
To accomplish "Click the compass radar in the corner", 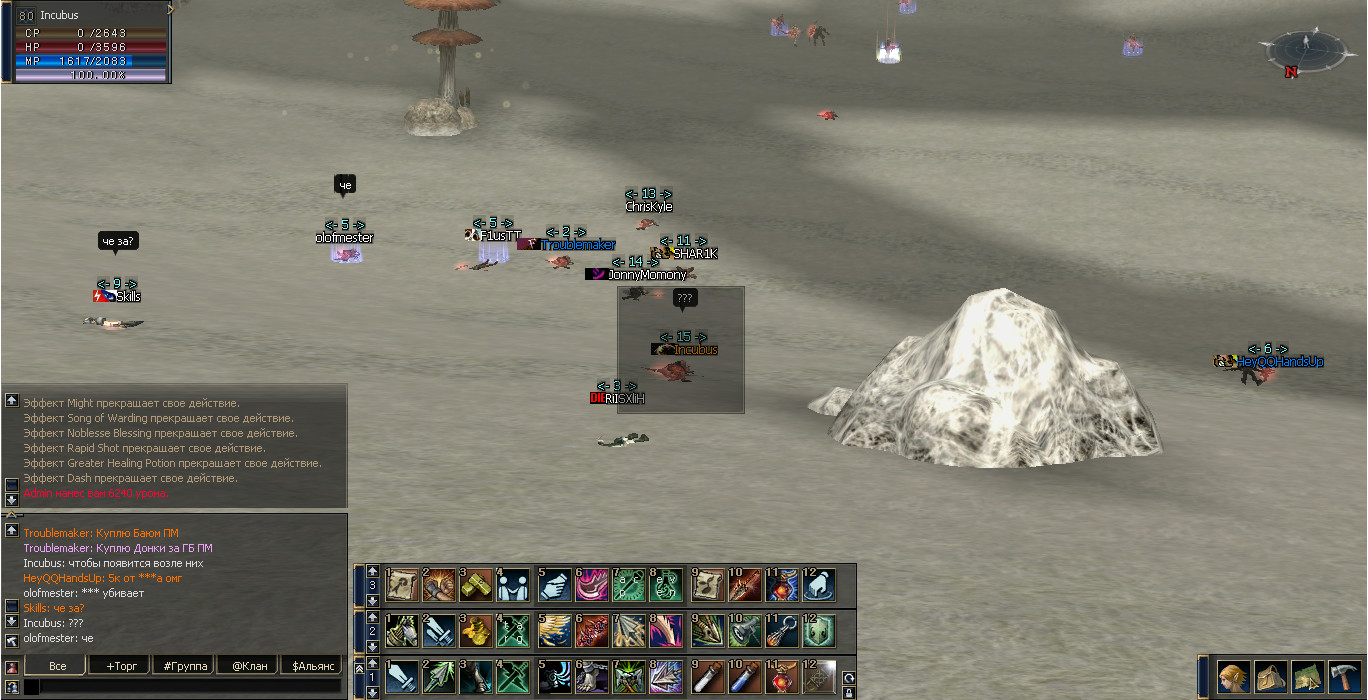I will point(1304,49).
